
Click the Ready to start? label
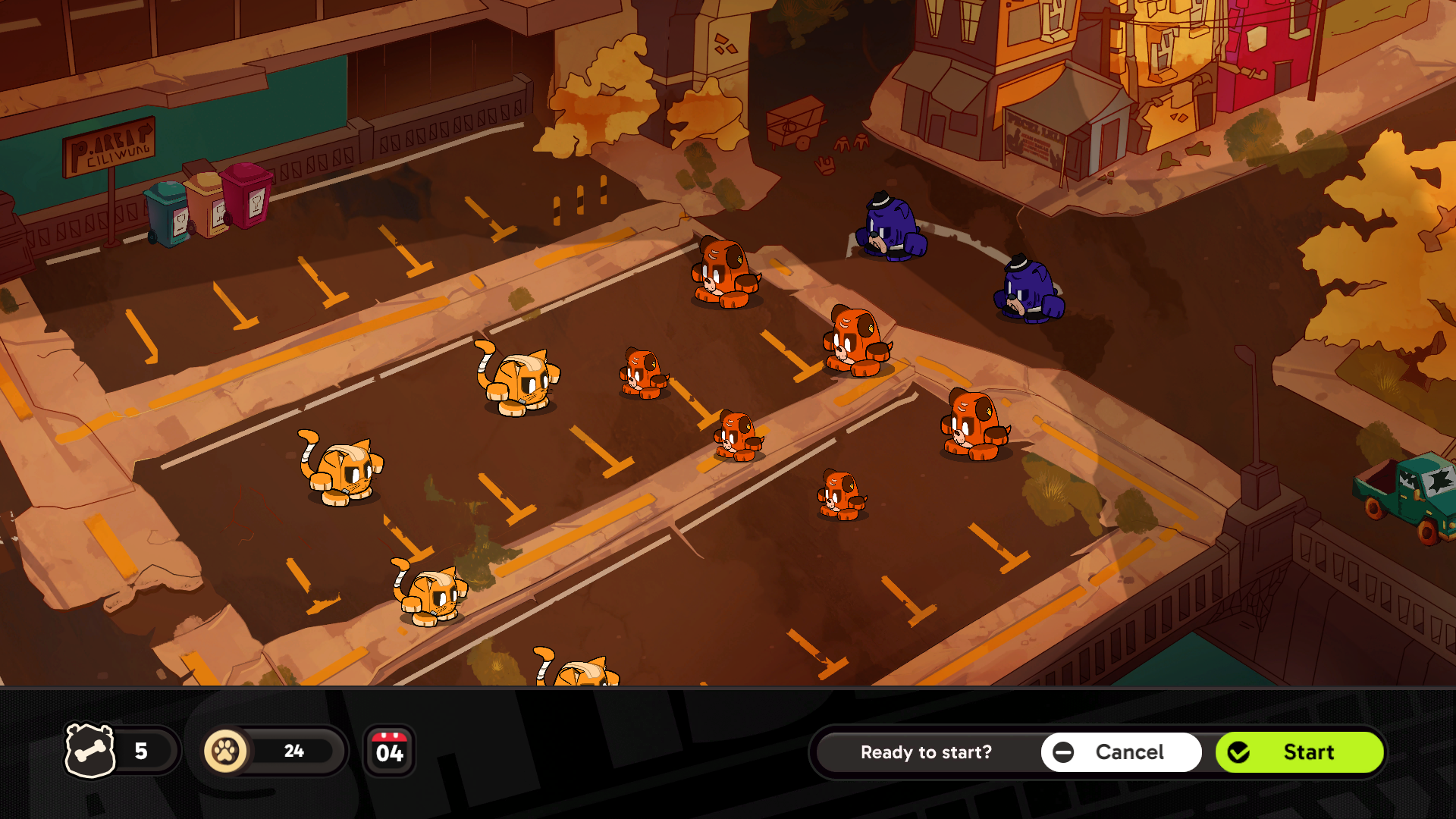[x=927, y=752]
